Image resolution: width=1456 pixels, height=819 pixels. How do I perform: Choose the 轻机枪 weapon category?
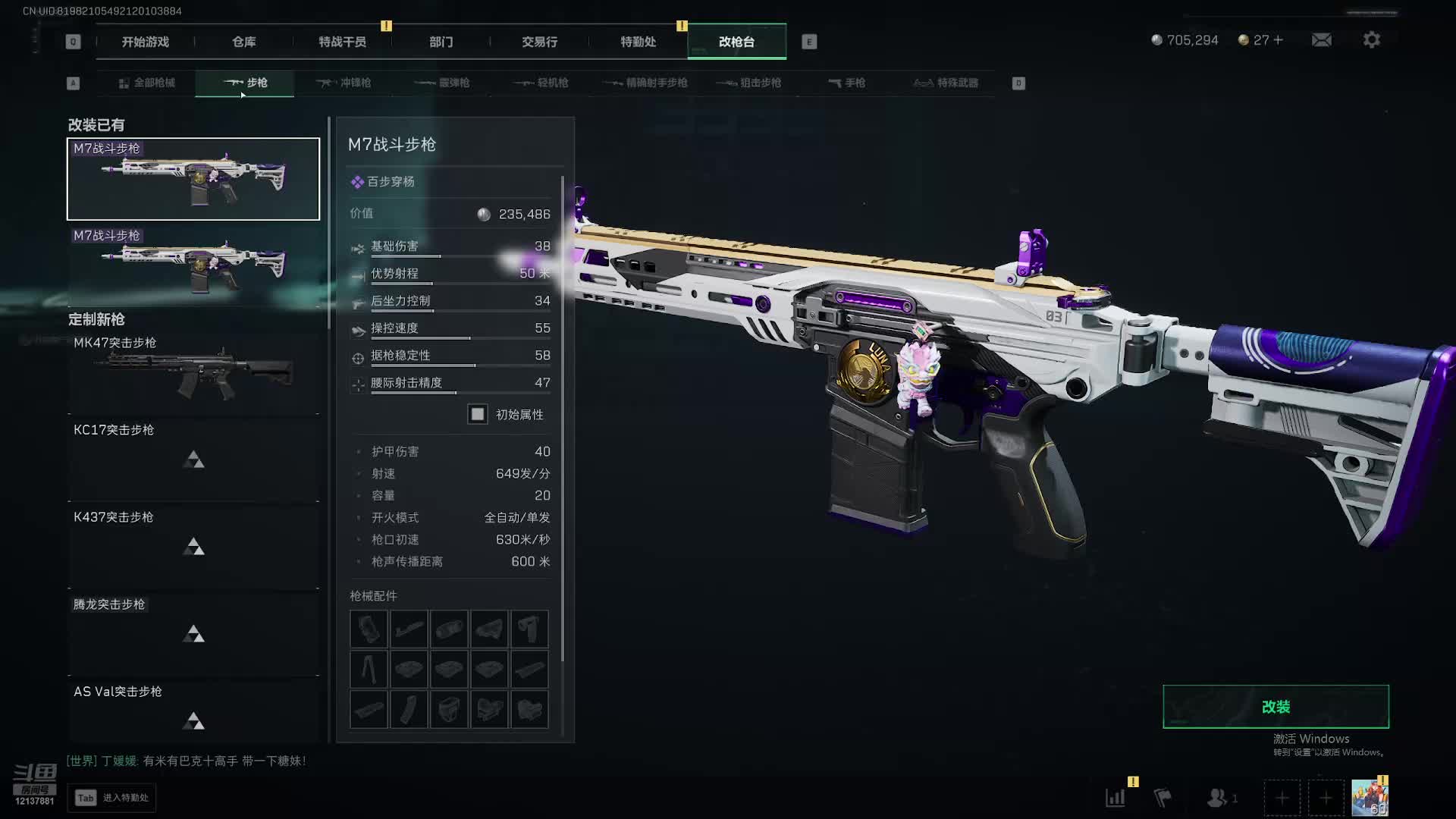pos(541,83)
